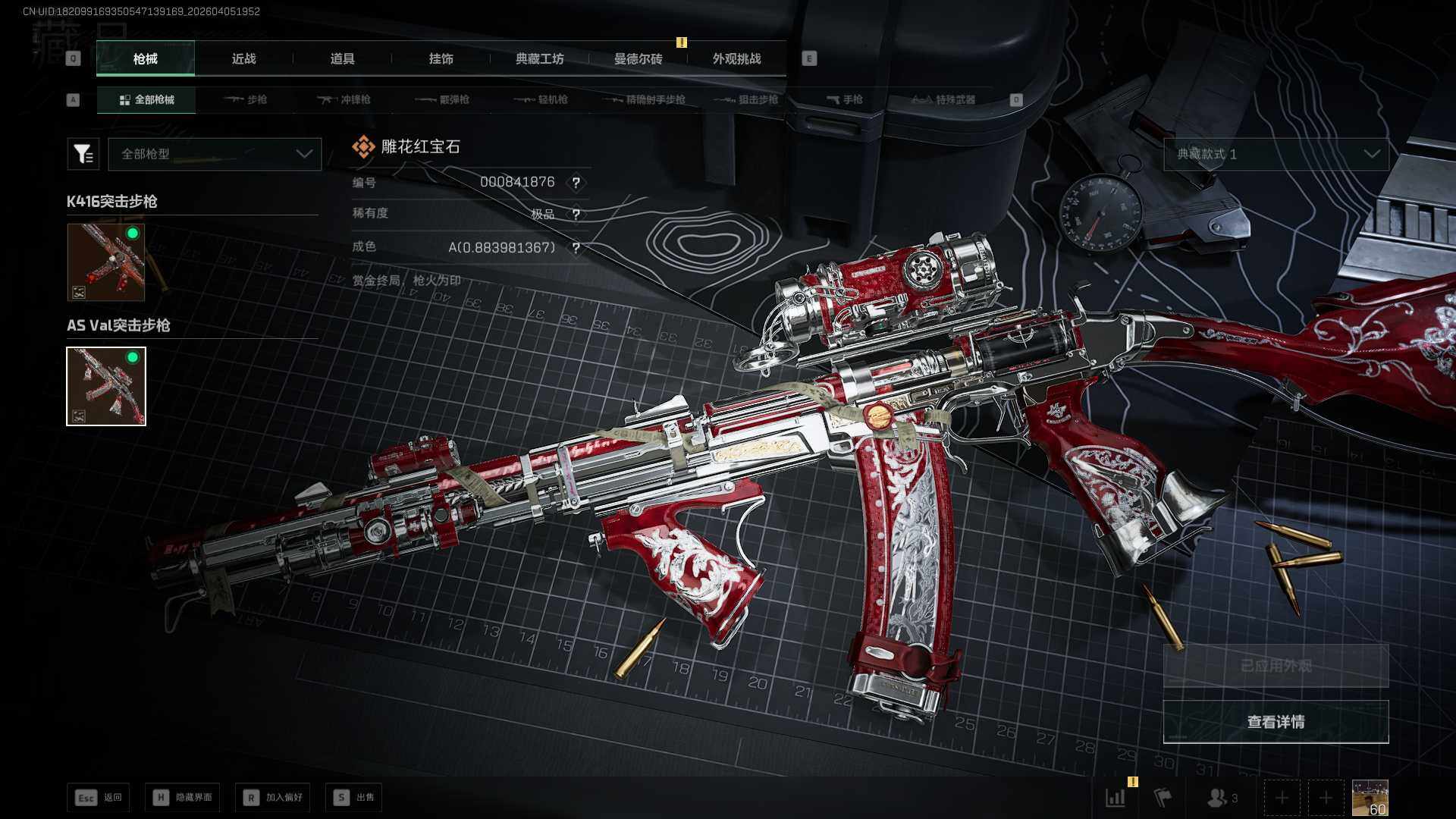Switch to the 外观挑战 tab
The width and height of the screenshot is (1456, 819).
coord(736,59)
